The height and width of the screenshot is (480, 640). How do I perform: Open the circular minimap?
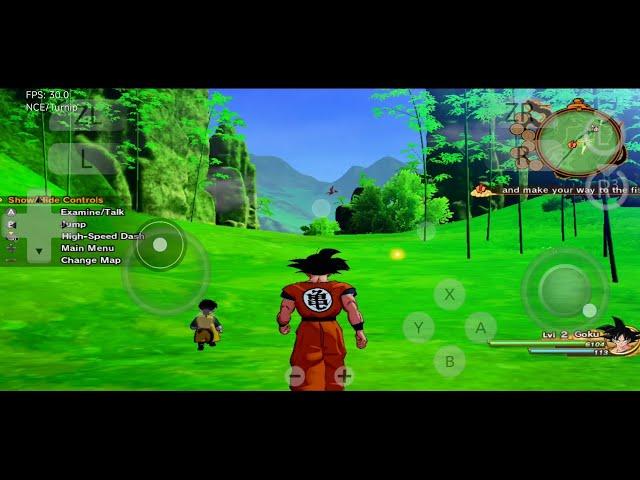point(579,138)
